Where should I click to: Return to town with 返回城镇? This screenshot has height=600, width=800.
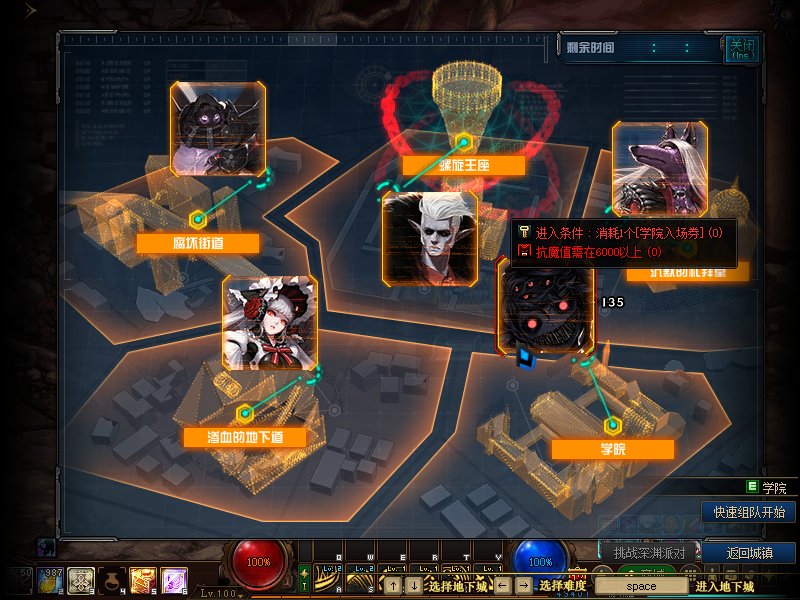748,553
